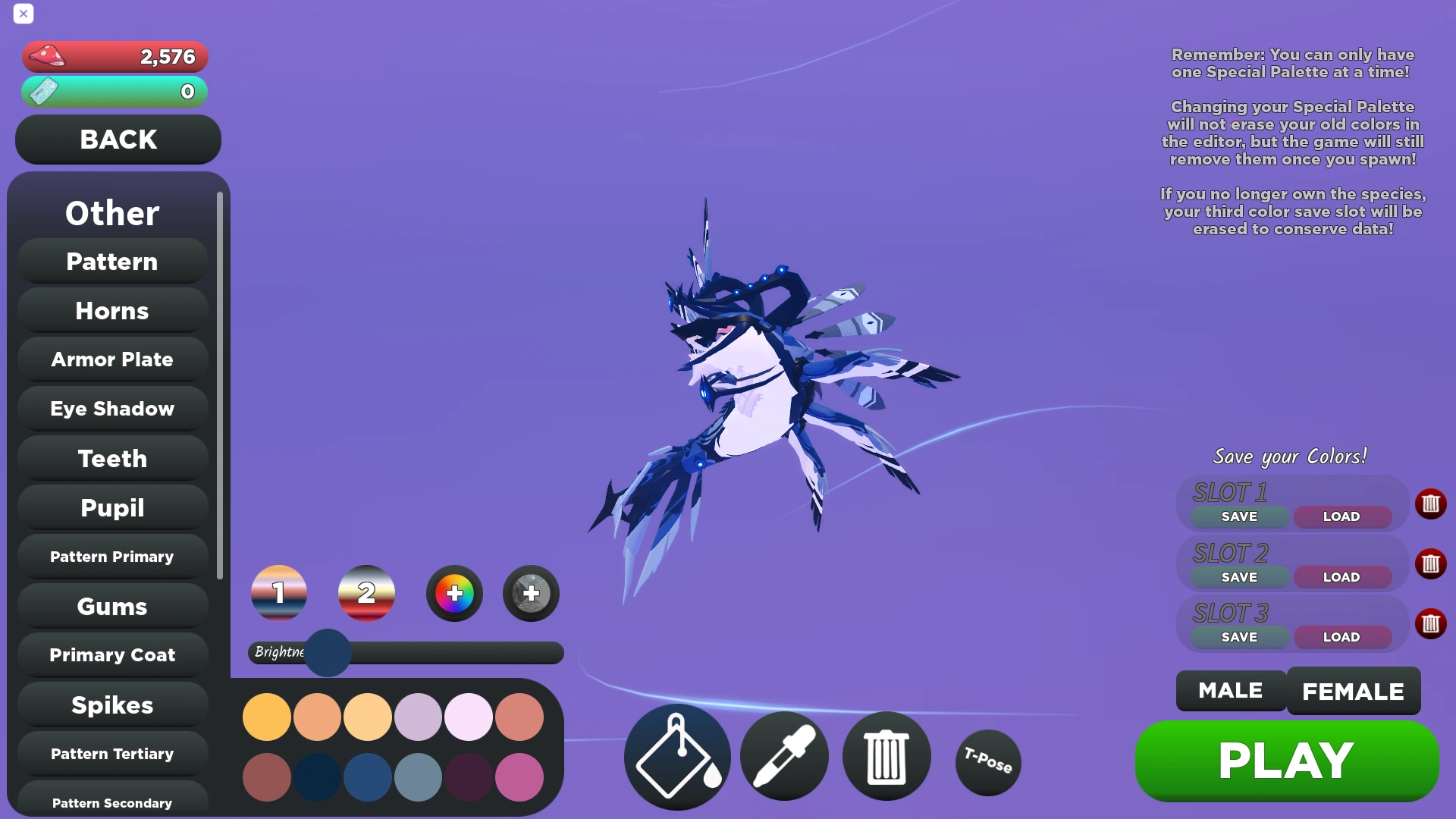Open the rainbow custom color picker
The height and width of the screenshot is (819, 1456).
click(453, 594)
